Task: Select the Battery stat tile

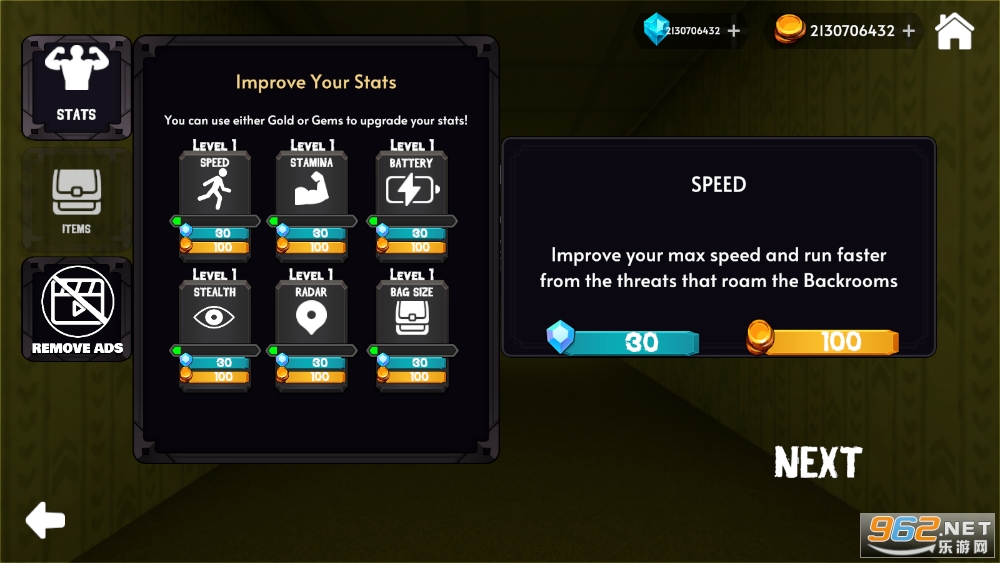Action: click(x=411, y=184)
